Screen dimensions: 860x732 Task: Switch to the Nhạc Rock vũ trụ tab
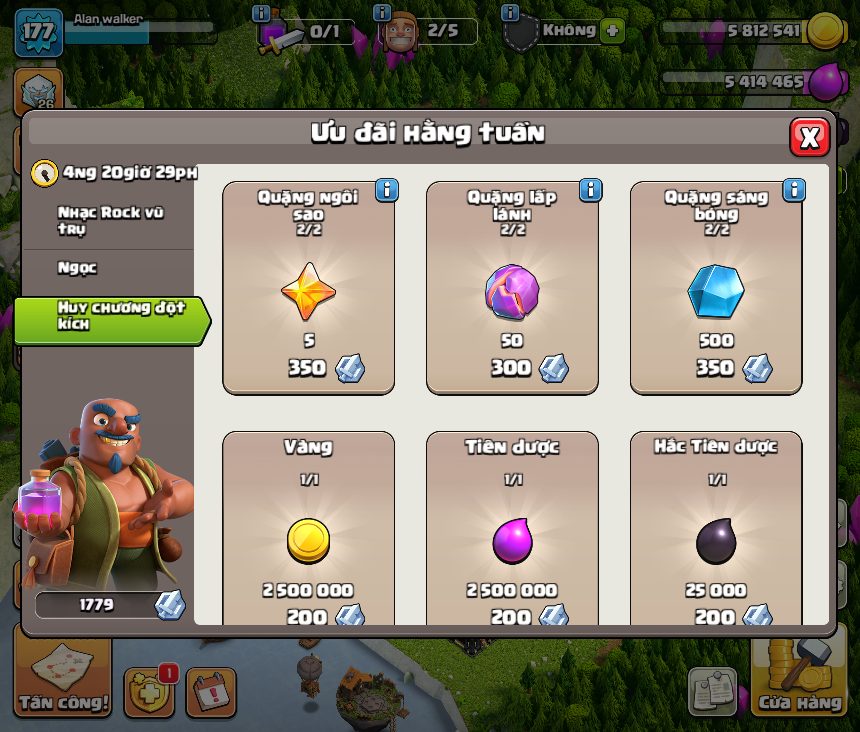[x=110, y=221]
